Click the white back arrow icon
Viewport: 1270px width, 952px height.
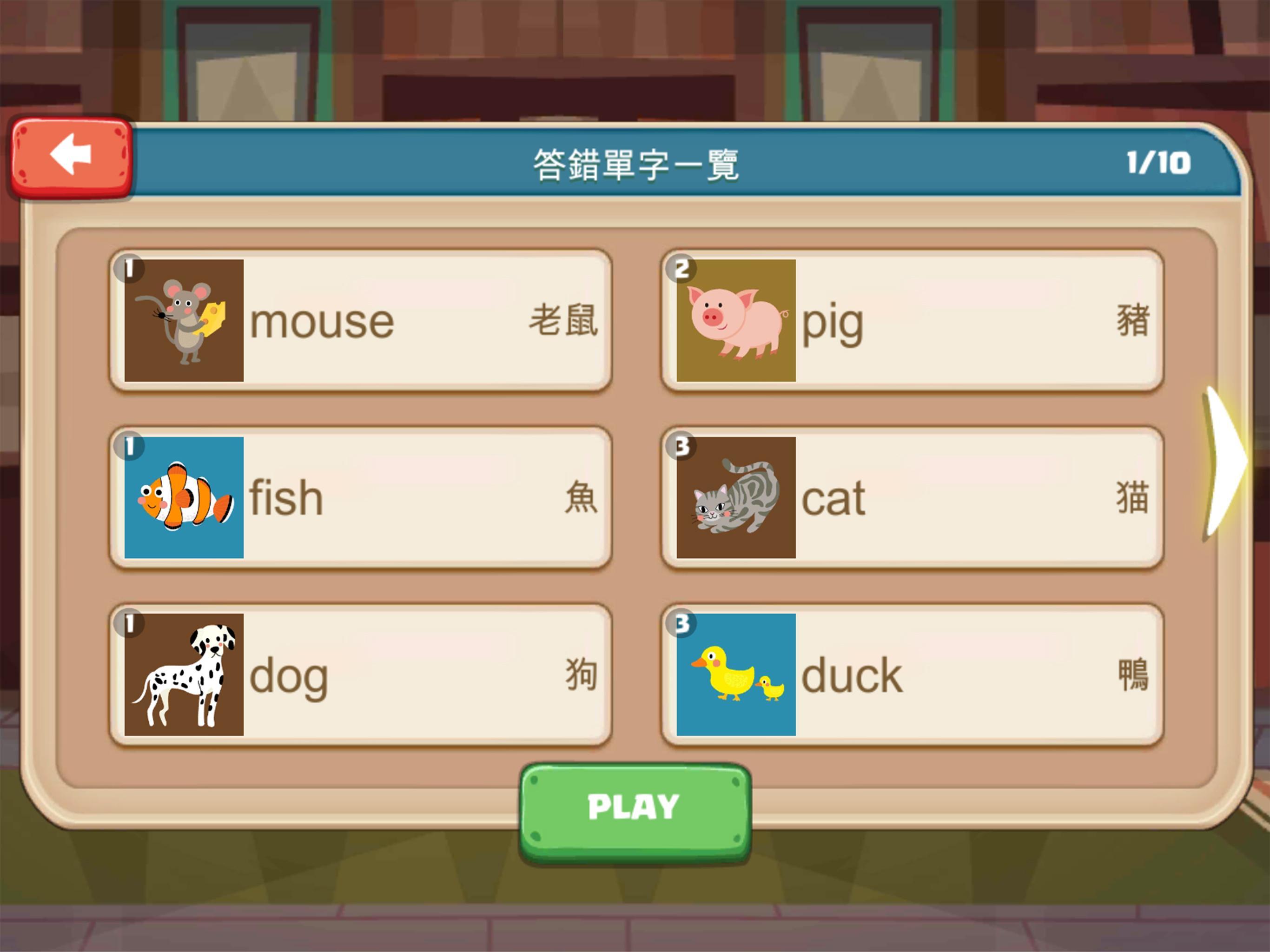coord(72,156)
